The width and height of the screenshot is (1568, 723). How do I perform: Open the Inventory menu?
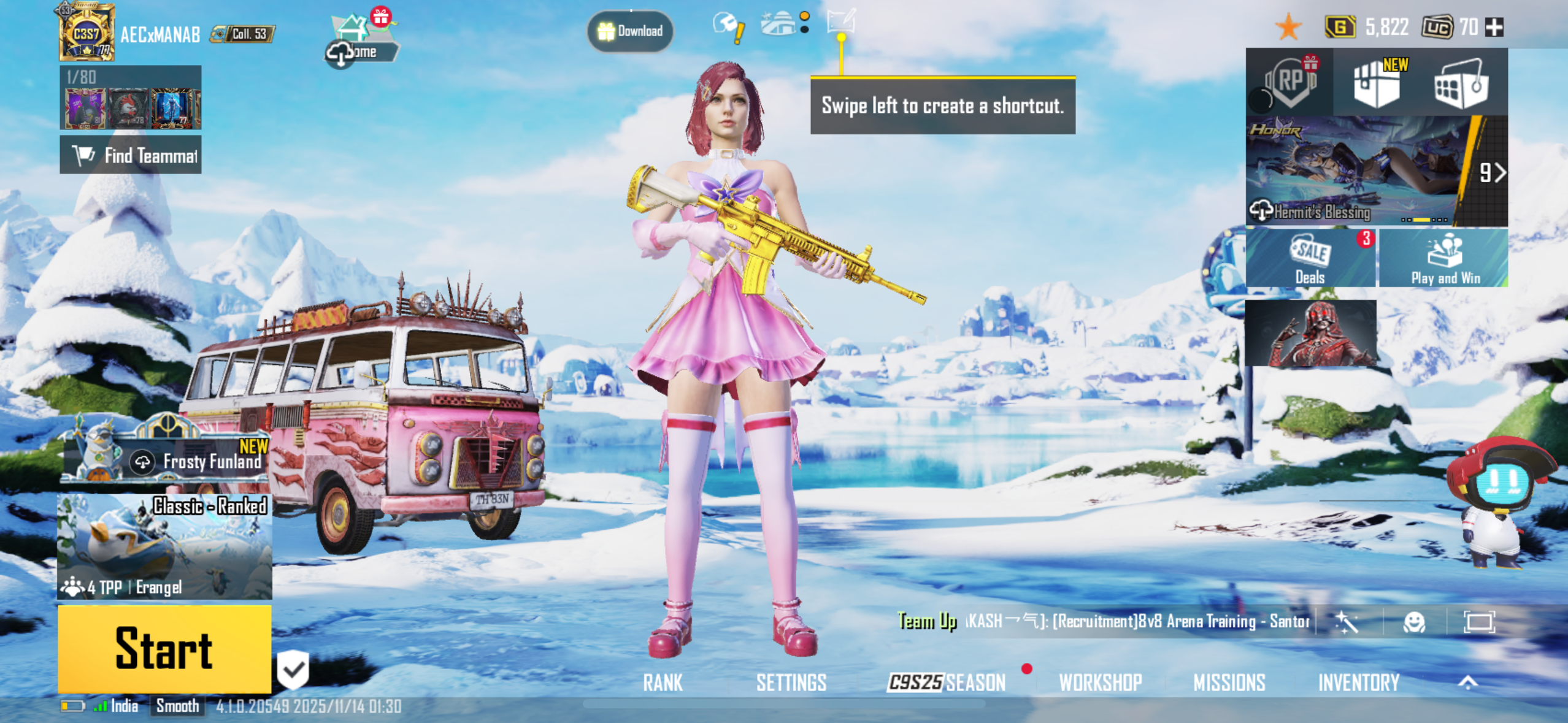tap(1359, 682)
